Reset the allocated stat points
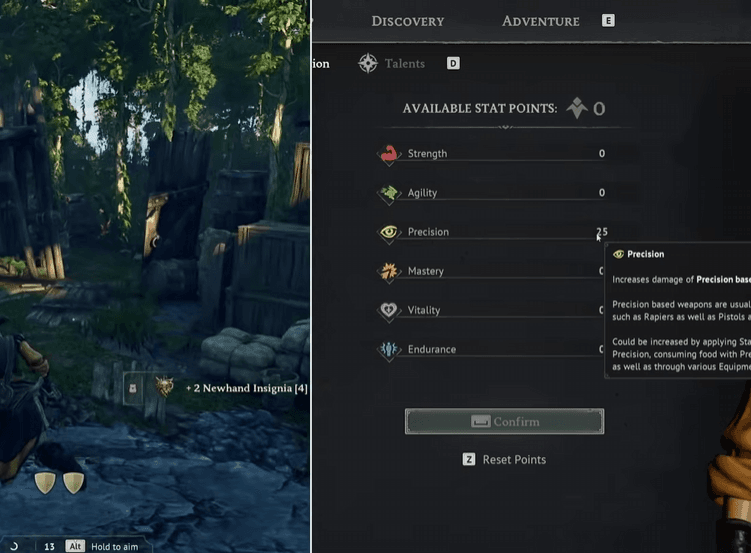Screen dimensions: 751x553 coord(514,460)
